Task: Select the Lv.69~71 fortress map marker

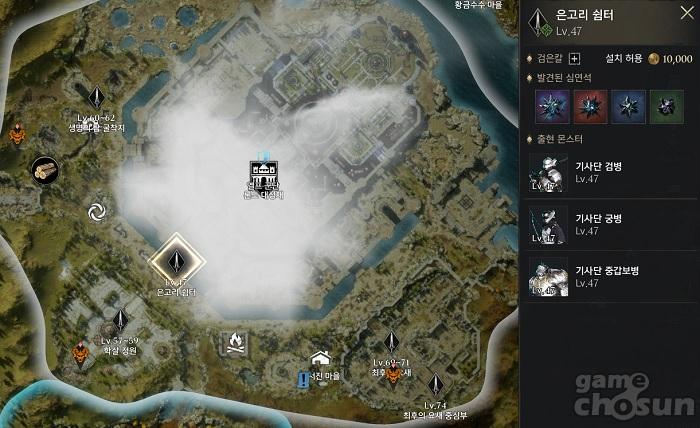Action: point(394,373)
